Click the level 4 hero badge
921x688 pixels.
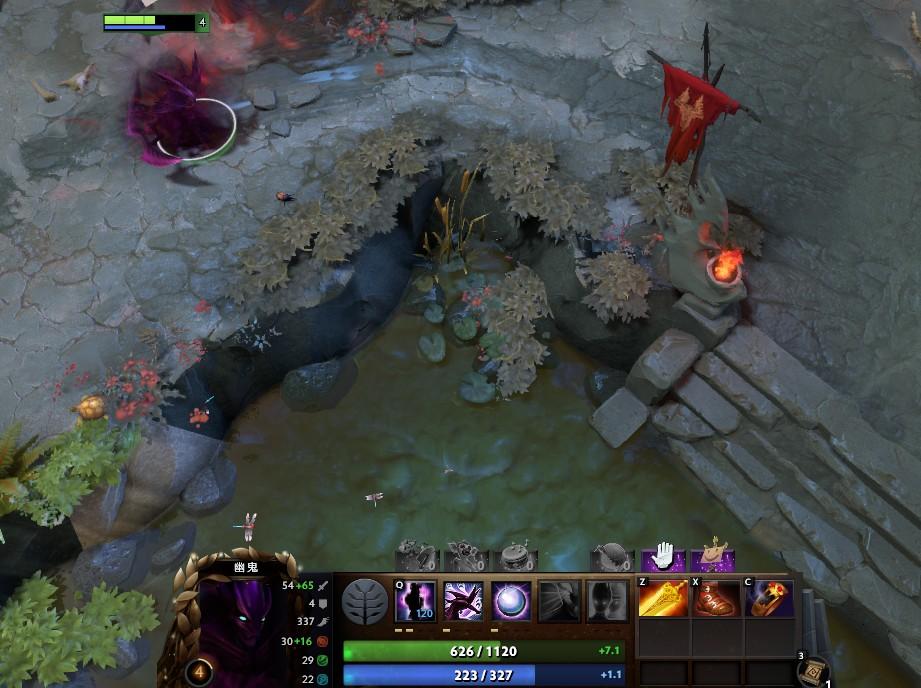tap(198, 671)
